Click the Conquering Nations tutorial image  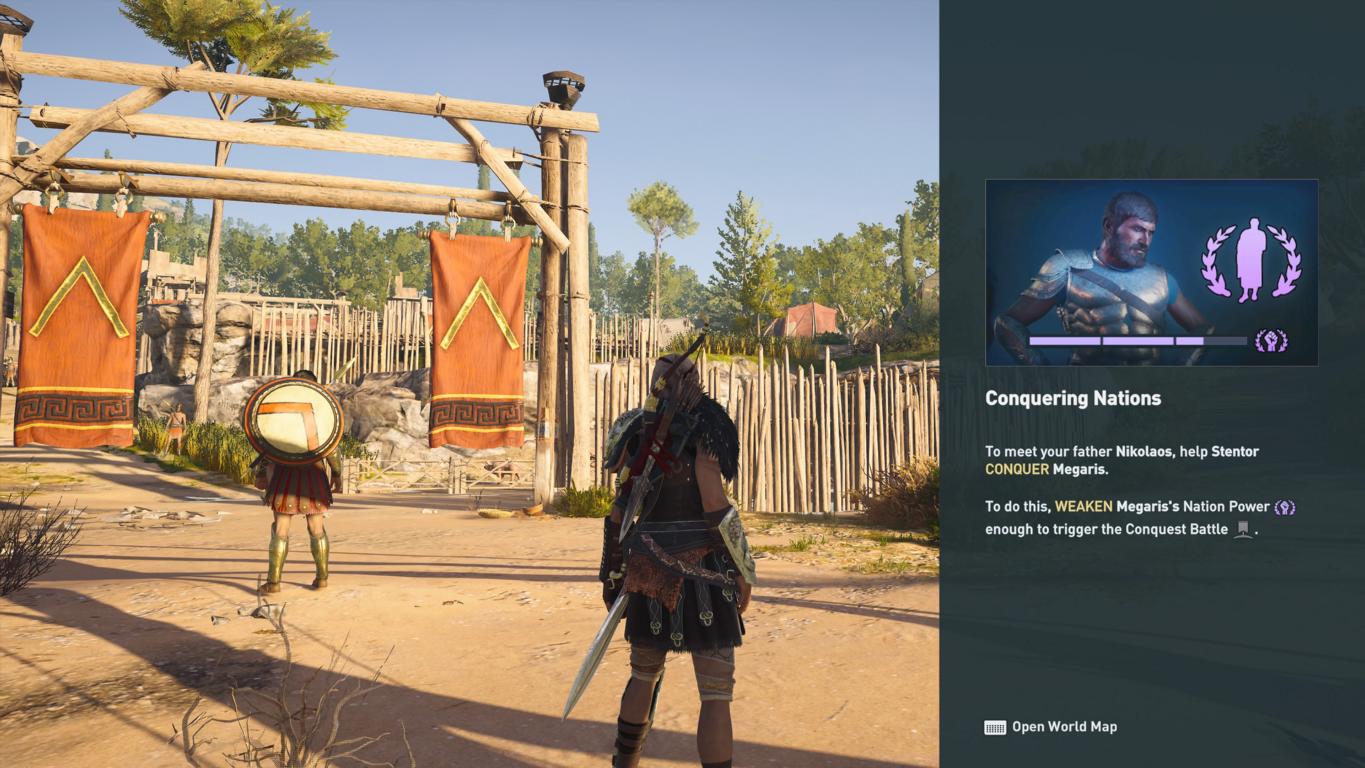[1151, 272]
